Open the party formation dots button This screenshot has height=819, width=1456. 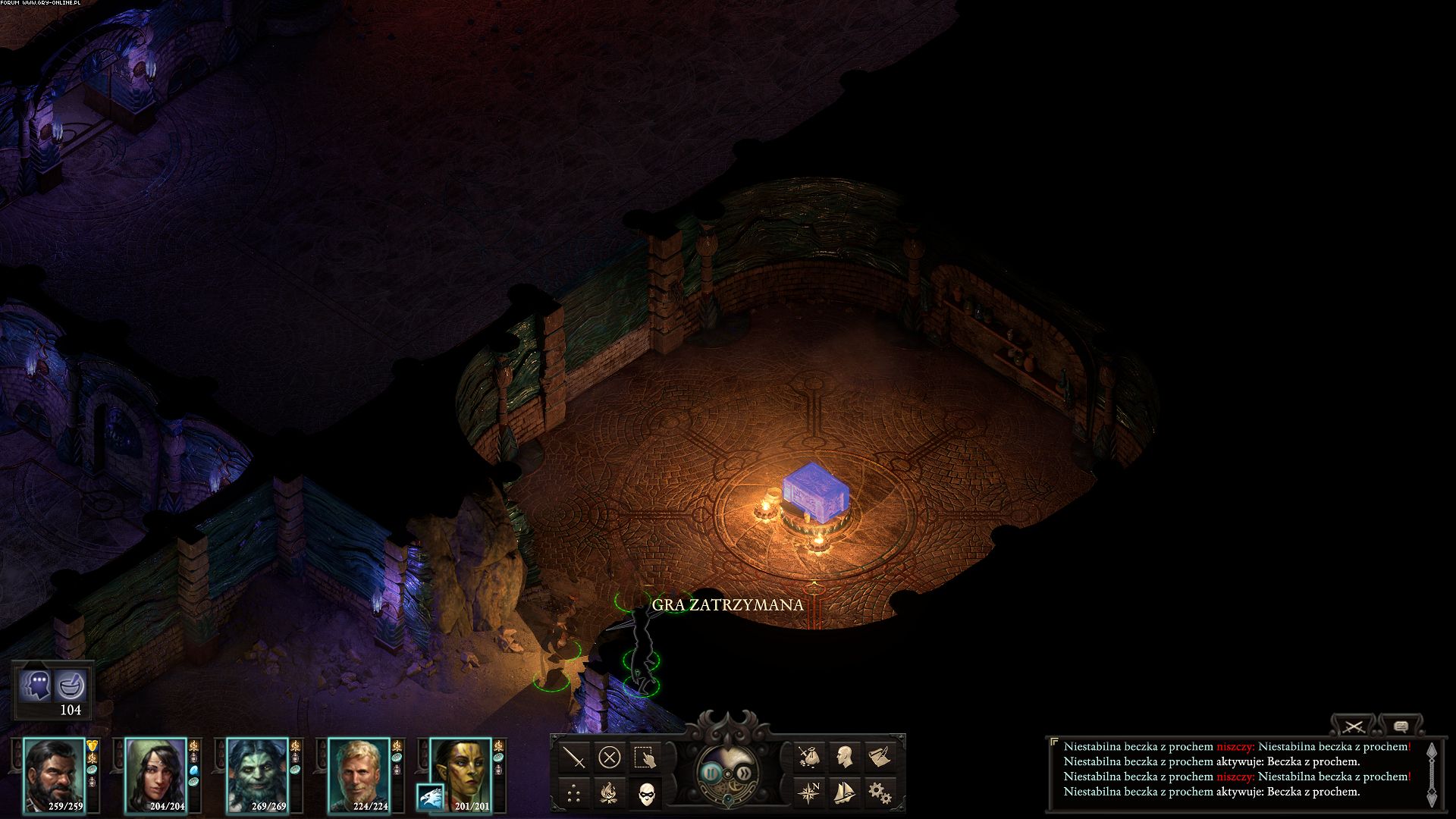[575, 793]
